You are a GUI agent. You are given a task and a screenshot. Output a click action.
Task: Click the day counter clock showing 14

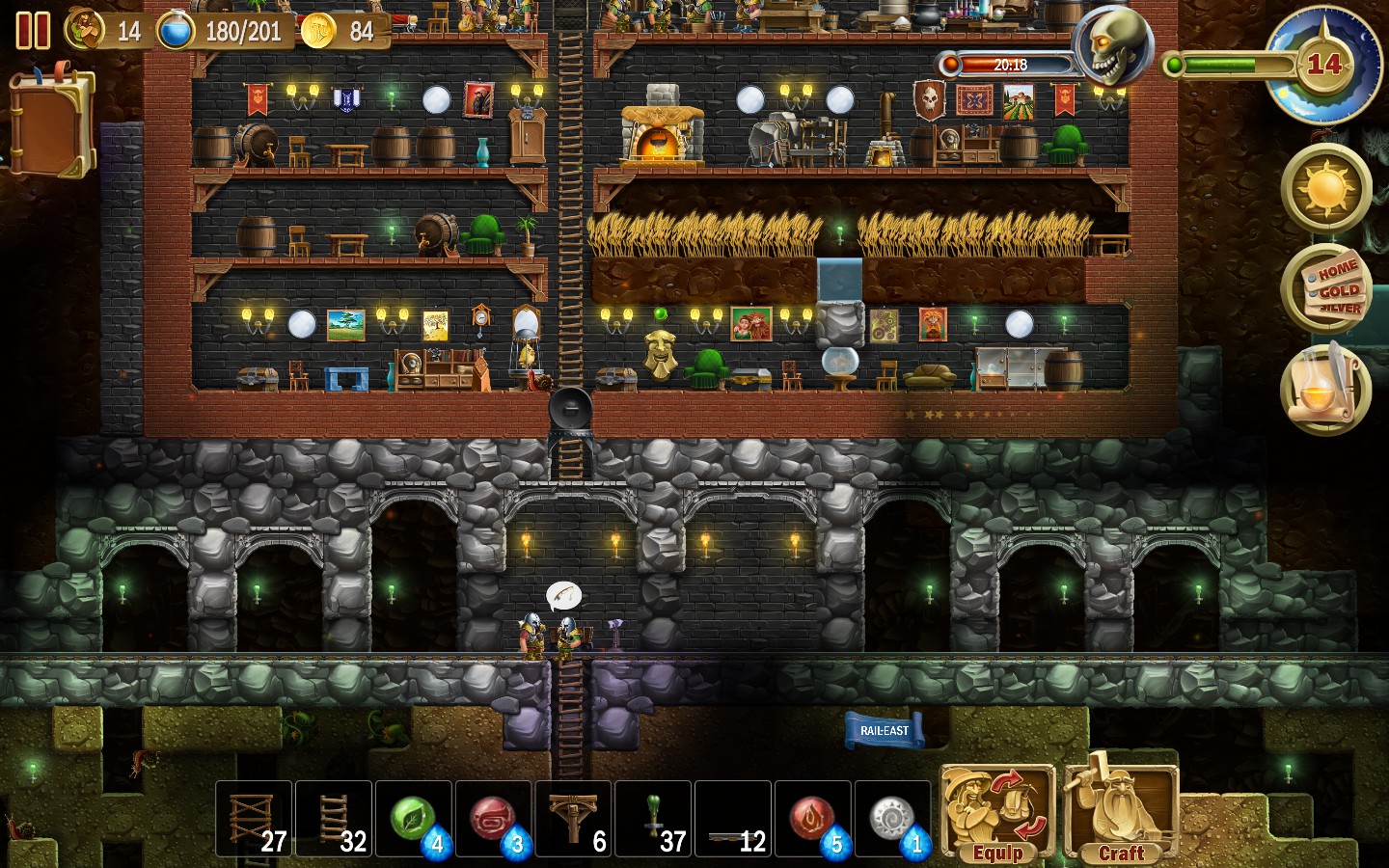coord(1327,63)
